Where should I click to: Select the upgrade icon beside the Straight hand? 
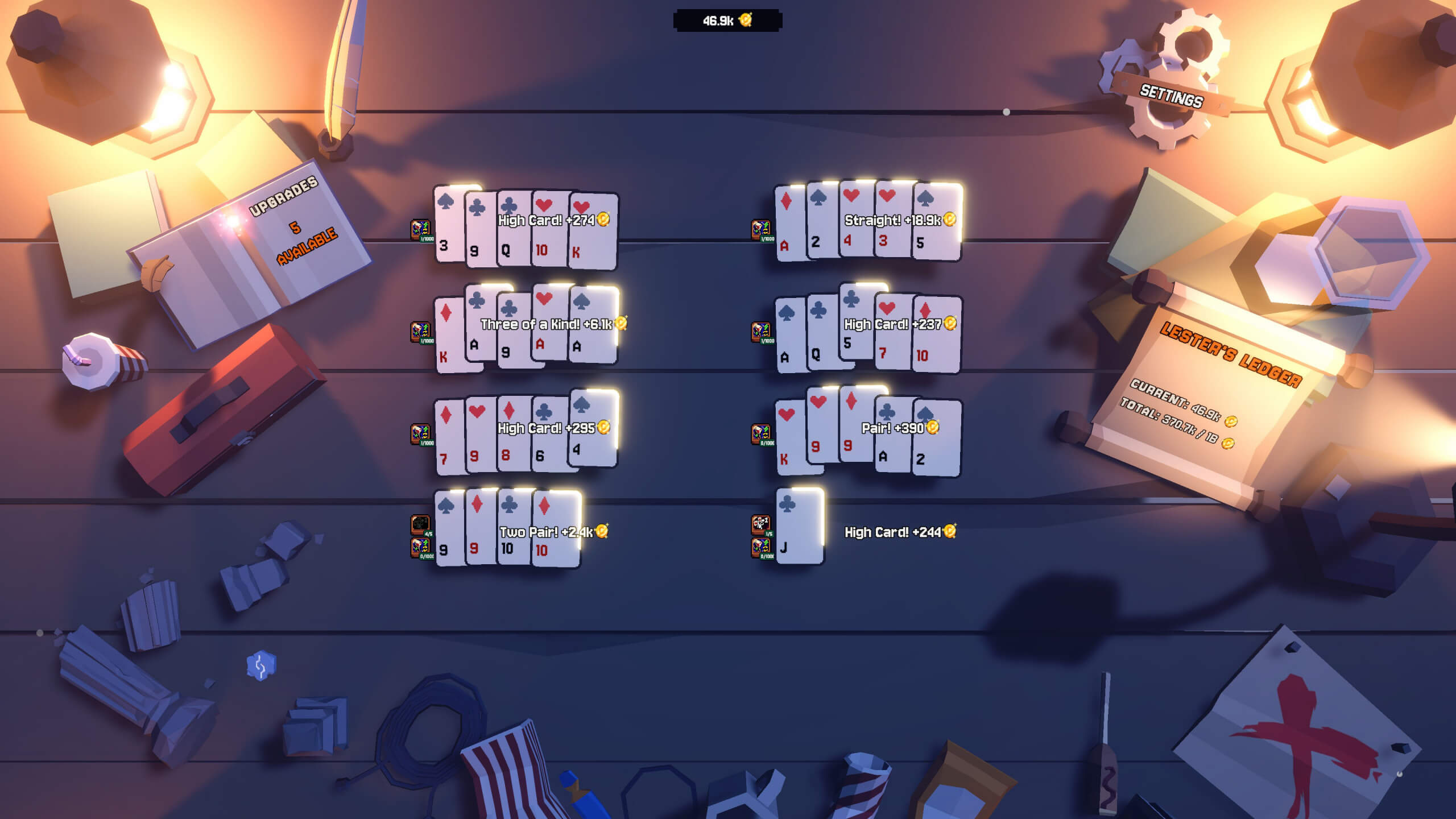(761, 229)
